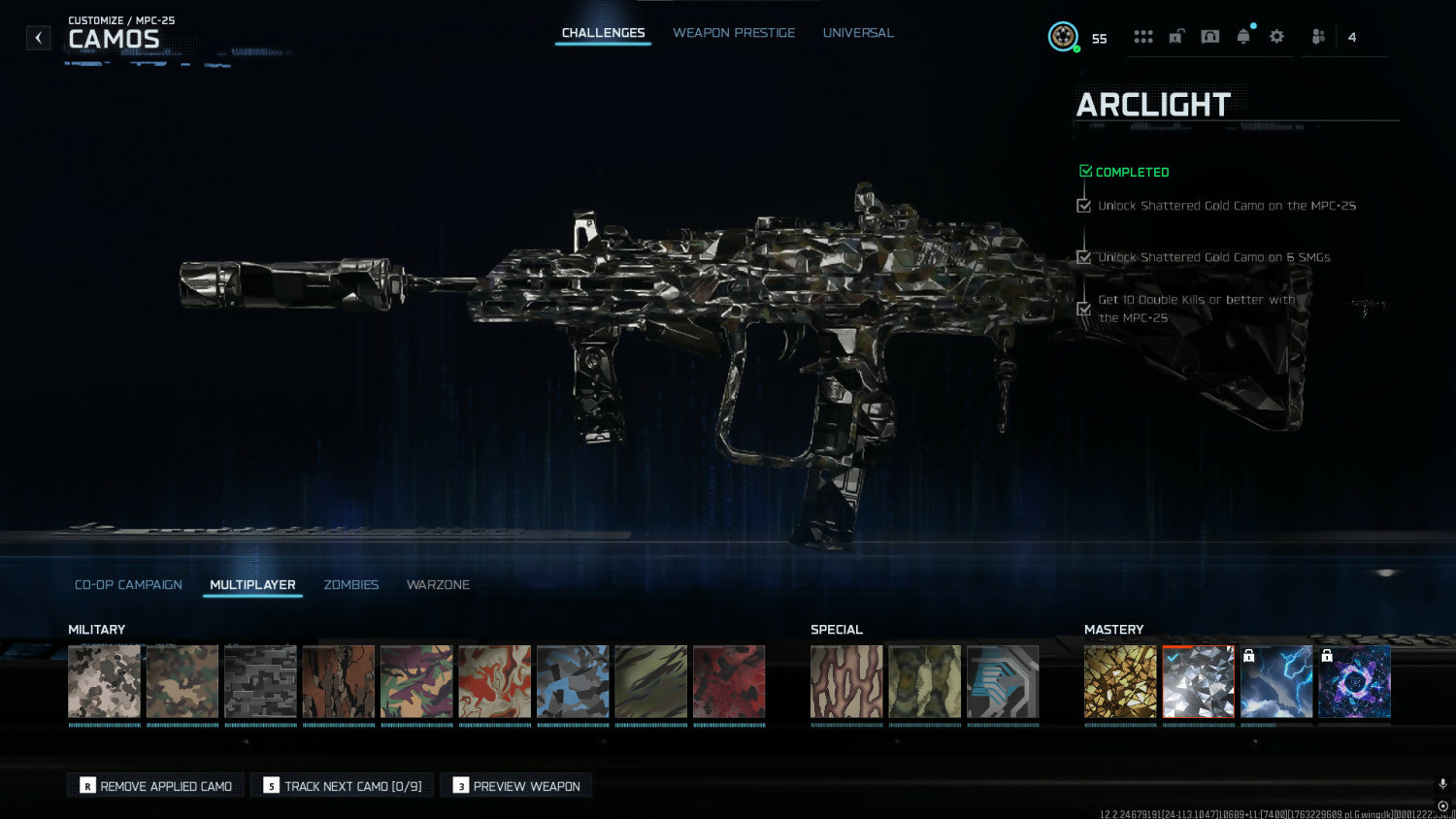Select the Multiplayer camo category

coord(252,585)
